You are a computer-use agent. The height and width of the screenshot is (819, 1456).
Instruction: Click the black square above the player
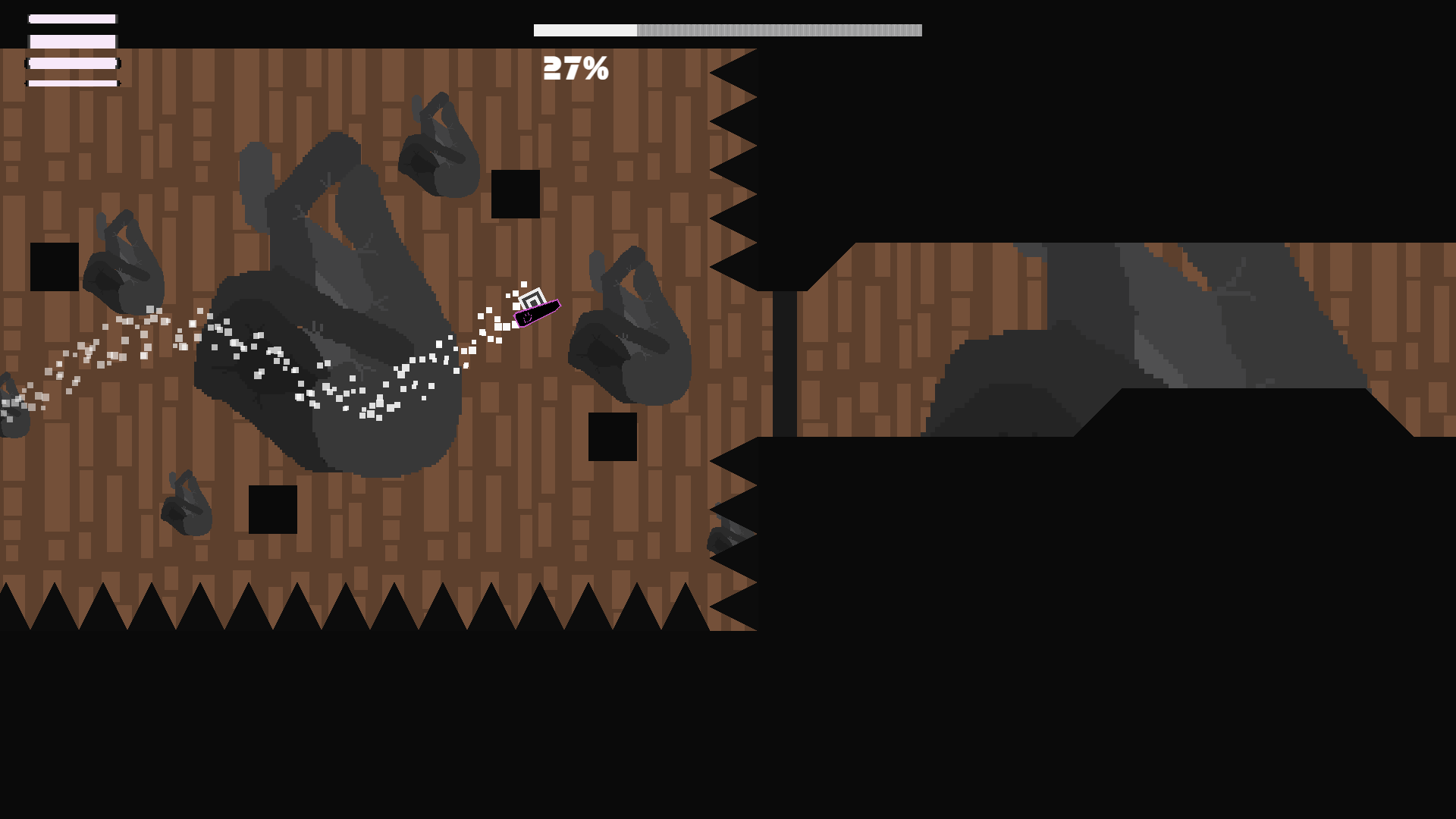[514, 196]
